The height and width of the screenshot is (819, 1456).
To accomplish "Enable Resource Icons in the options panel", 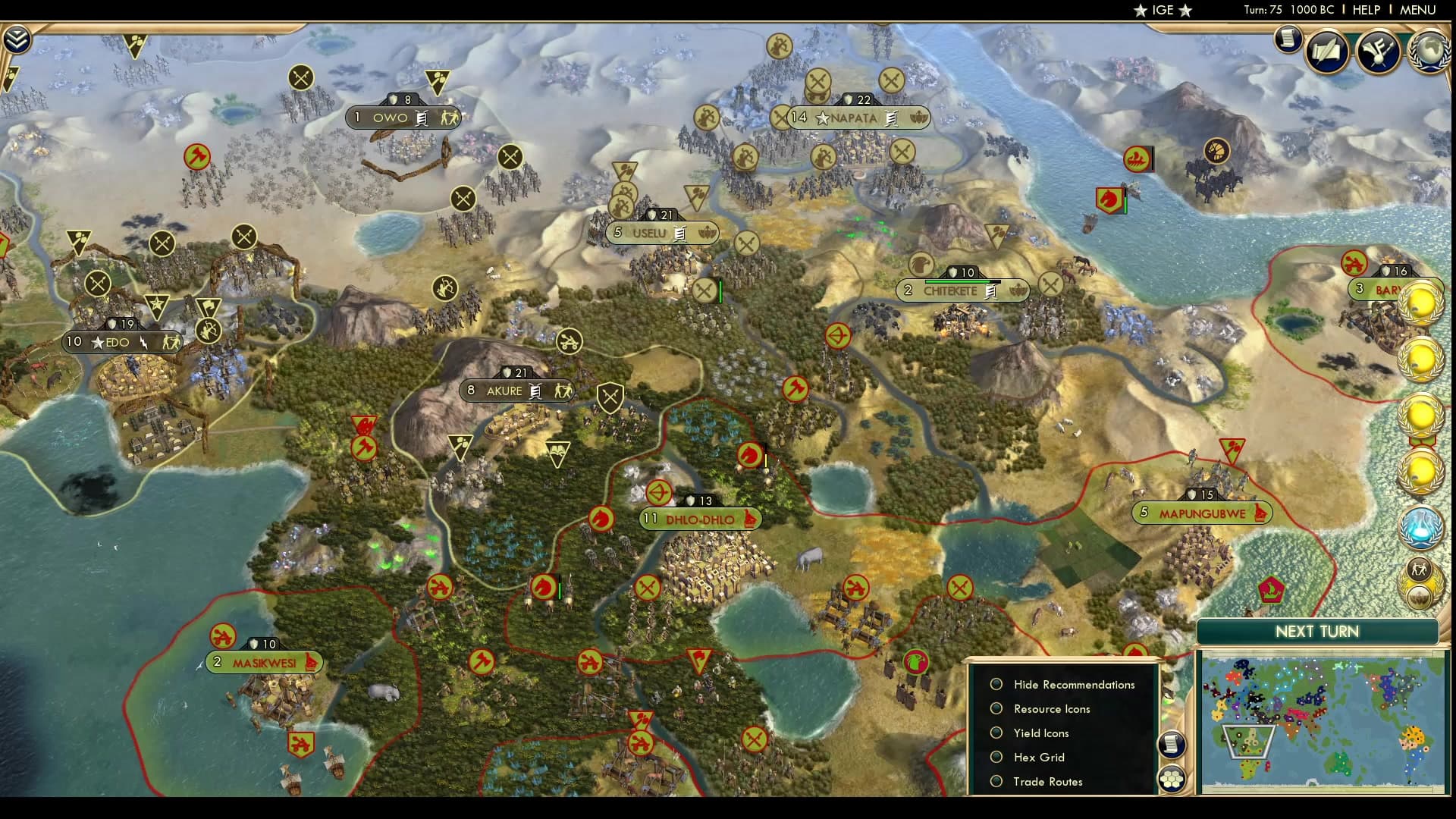I will pyautogui.click(x=996, y=708).
